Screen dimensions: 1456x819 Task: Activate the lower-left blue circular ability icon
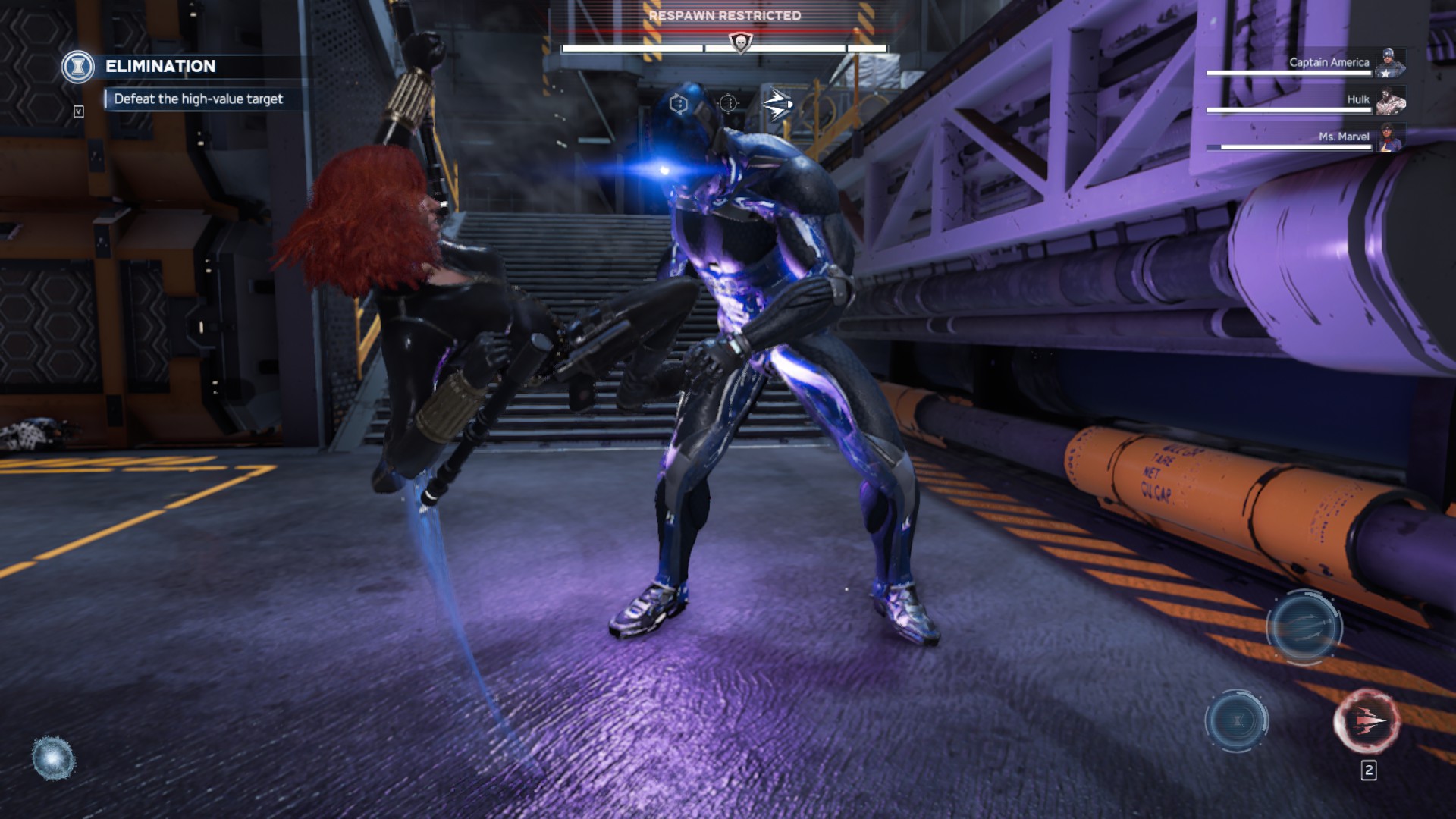pyautogui.click(x=1236, y=720)
